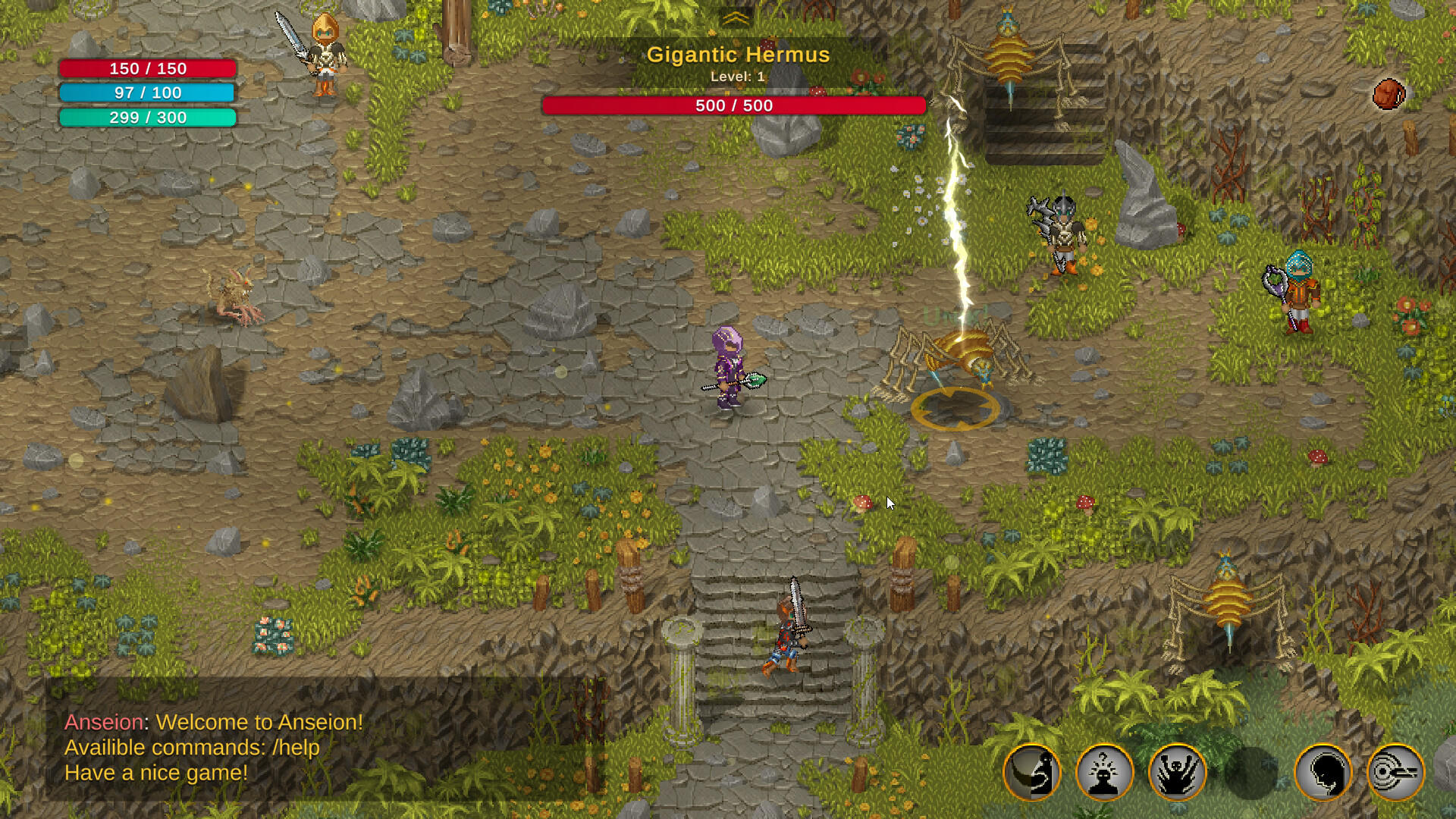Click the /help command in the chat
The image size is (1456, 819).
[295, 748]
